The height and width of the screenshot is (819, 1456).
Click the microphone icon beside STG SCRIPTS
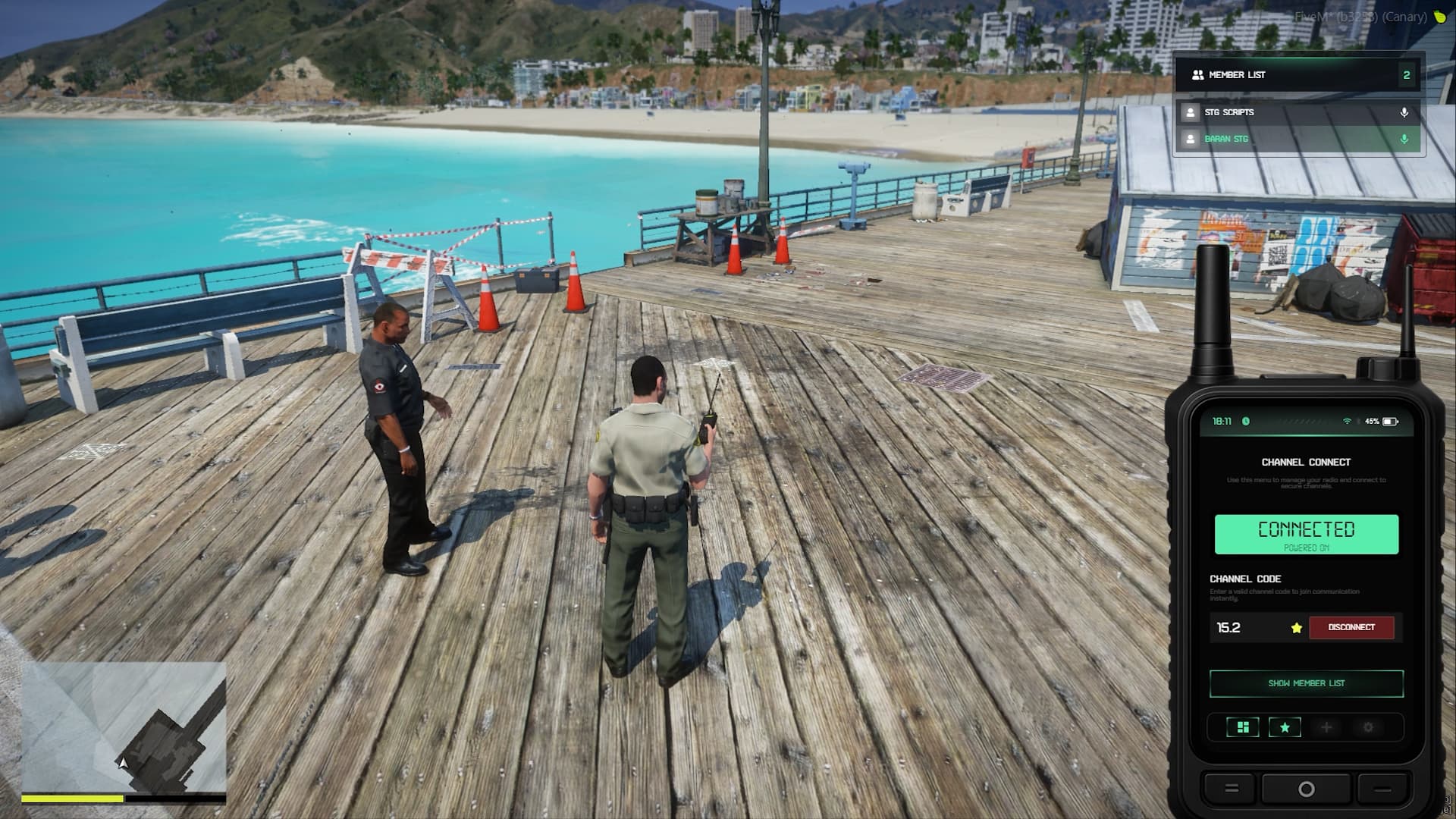(1404, 112)
